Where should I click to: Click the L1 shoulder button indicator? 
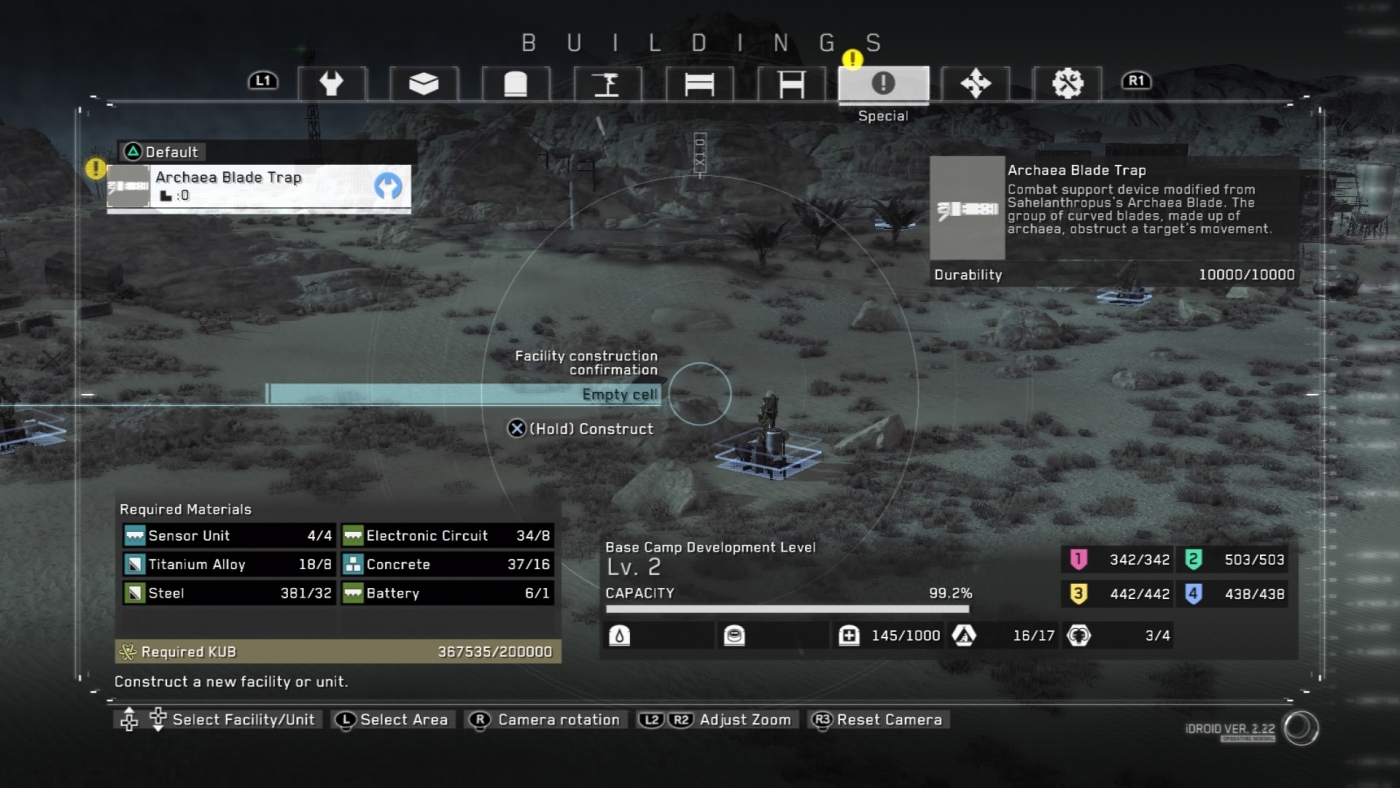[262, 80]
